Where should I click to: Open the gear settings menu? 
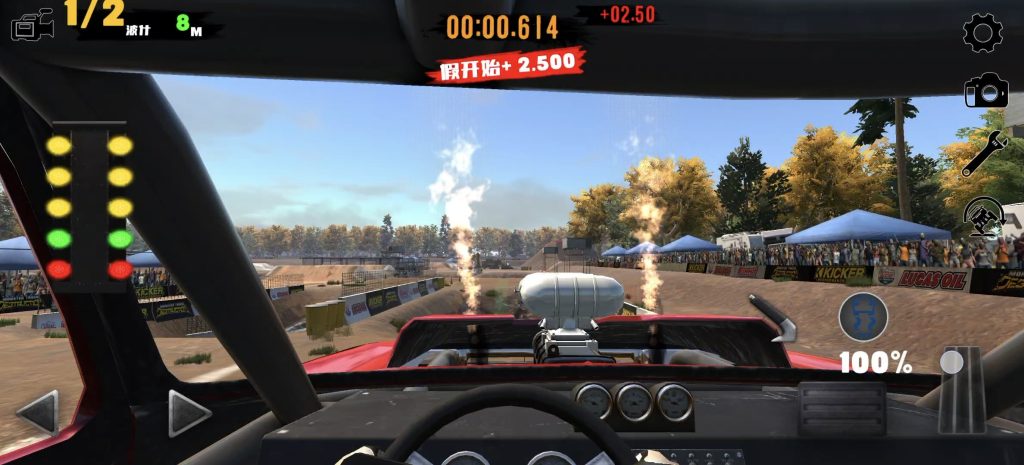tap(983, 33)
